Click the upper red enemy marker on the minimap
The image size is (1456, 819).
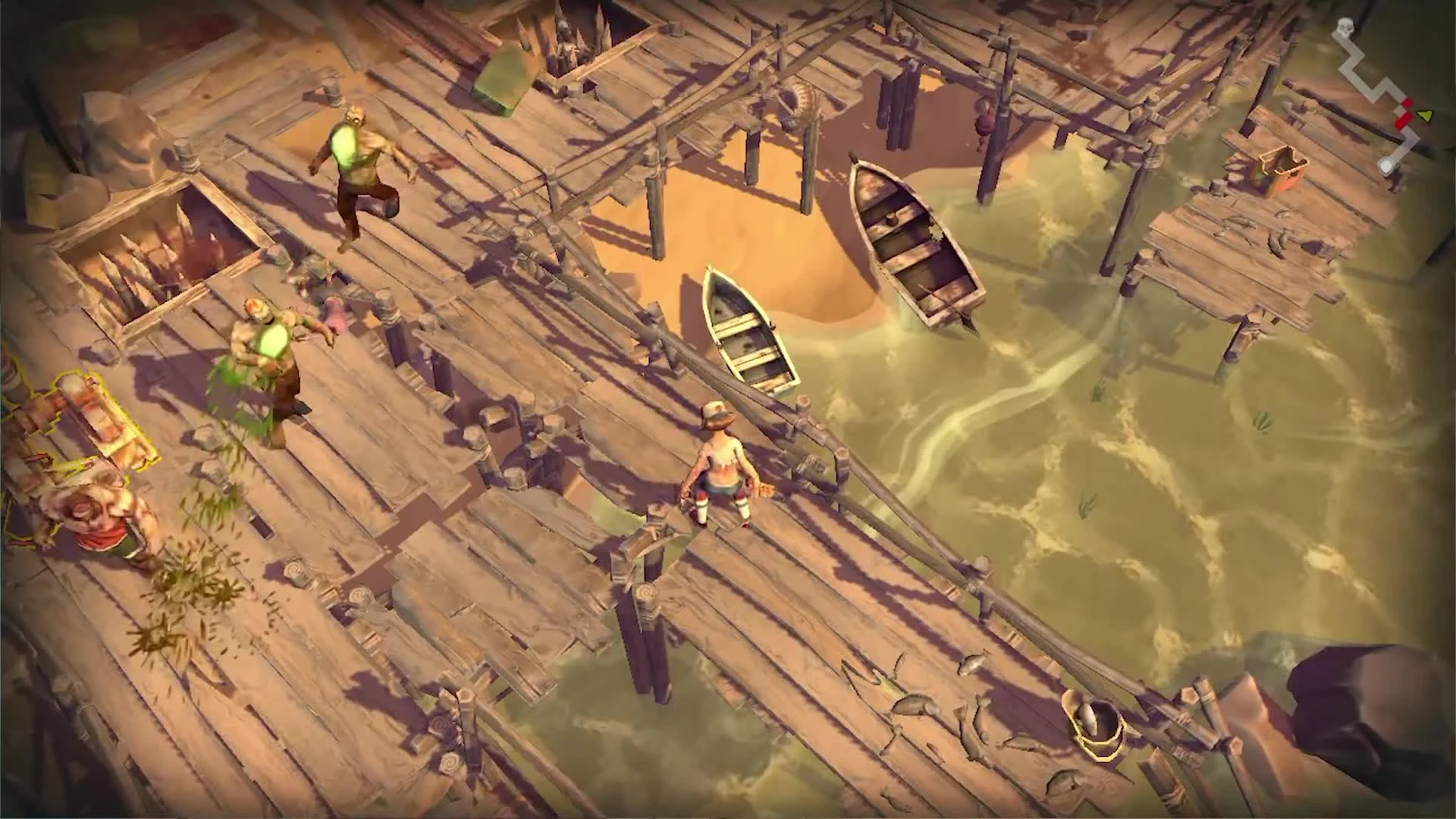pyautogui.click(x=1408, y=104)
